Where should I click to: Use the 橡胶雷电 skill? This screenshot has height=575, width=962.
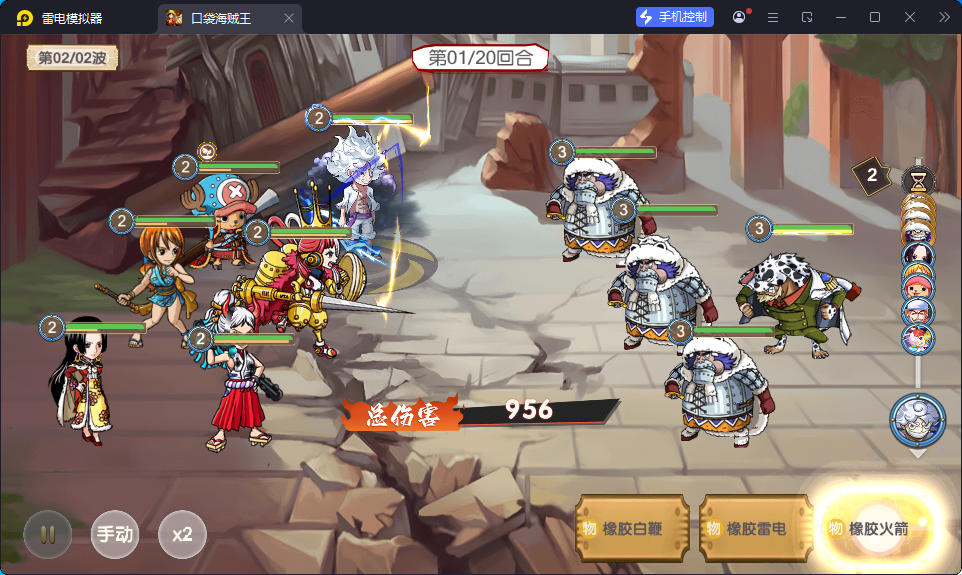point(755,529)
